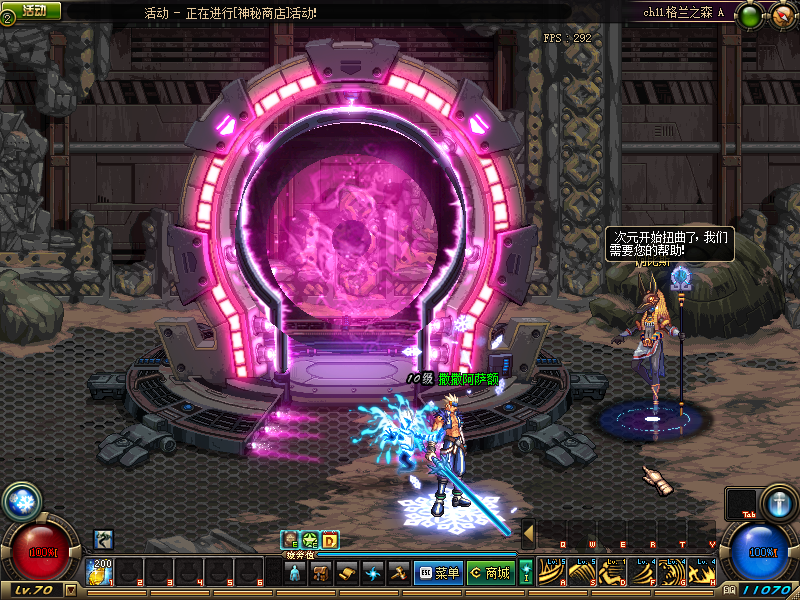Image resolution: width=800 pixels, height=600 pixels.
Task: Click the green star buff icon
Action: tap(310, 540)
